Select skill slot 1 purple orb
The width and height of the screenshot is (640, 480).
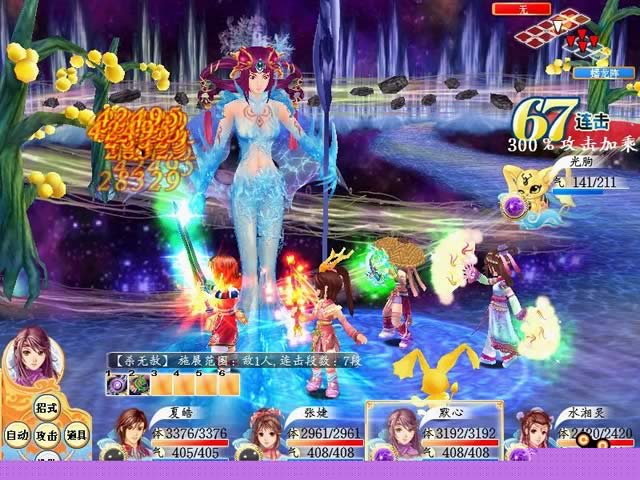click(115, 384)
